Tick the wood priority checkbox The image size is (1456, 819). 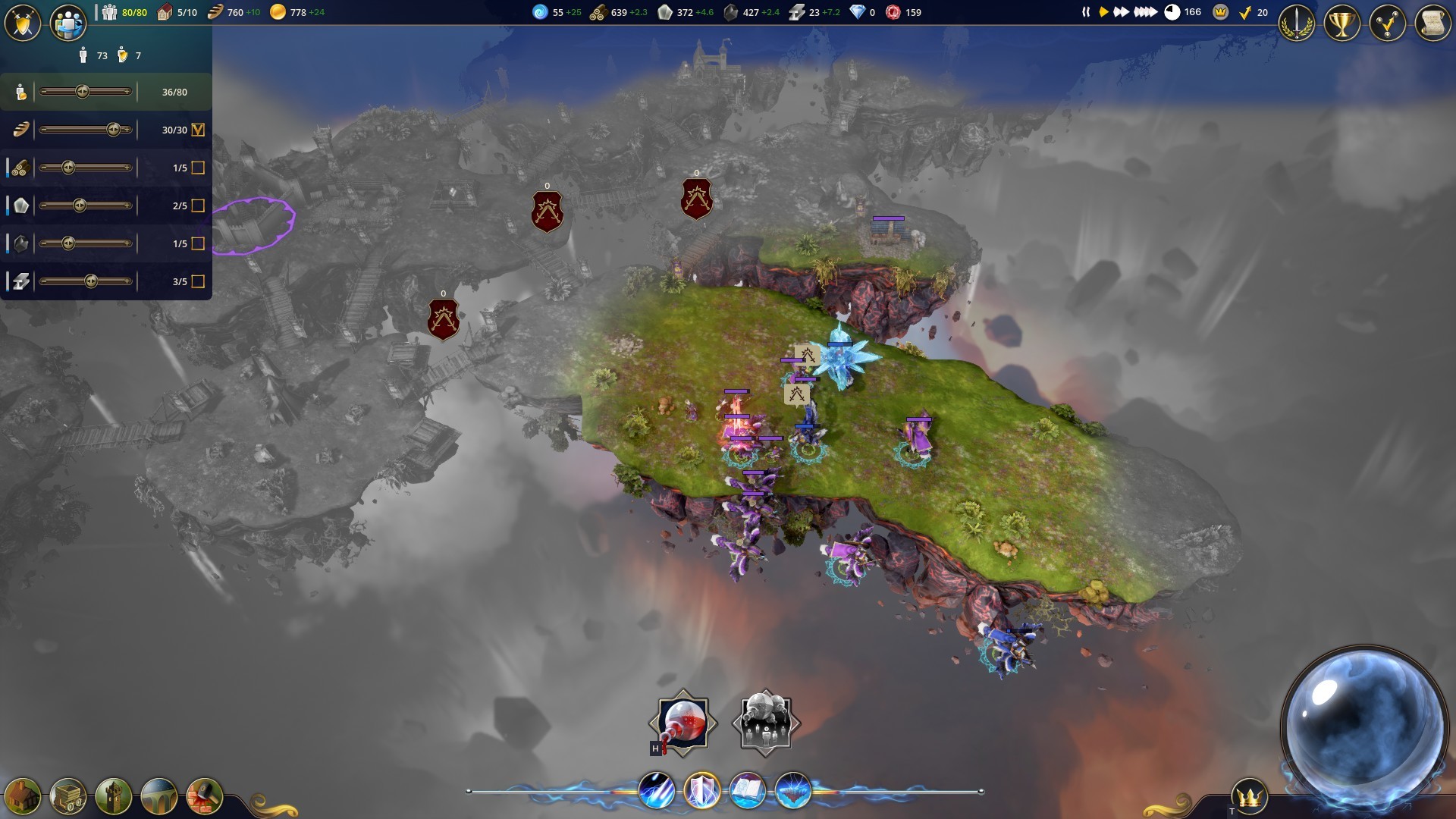198,168
